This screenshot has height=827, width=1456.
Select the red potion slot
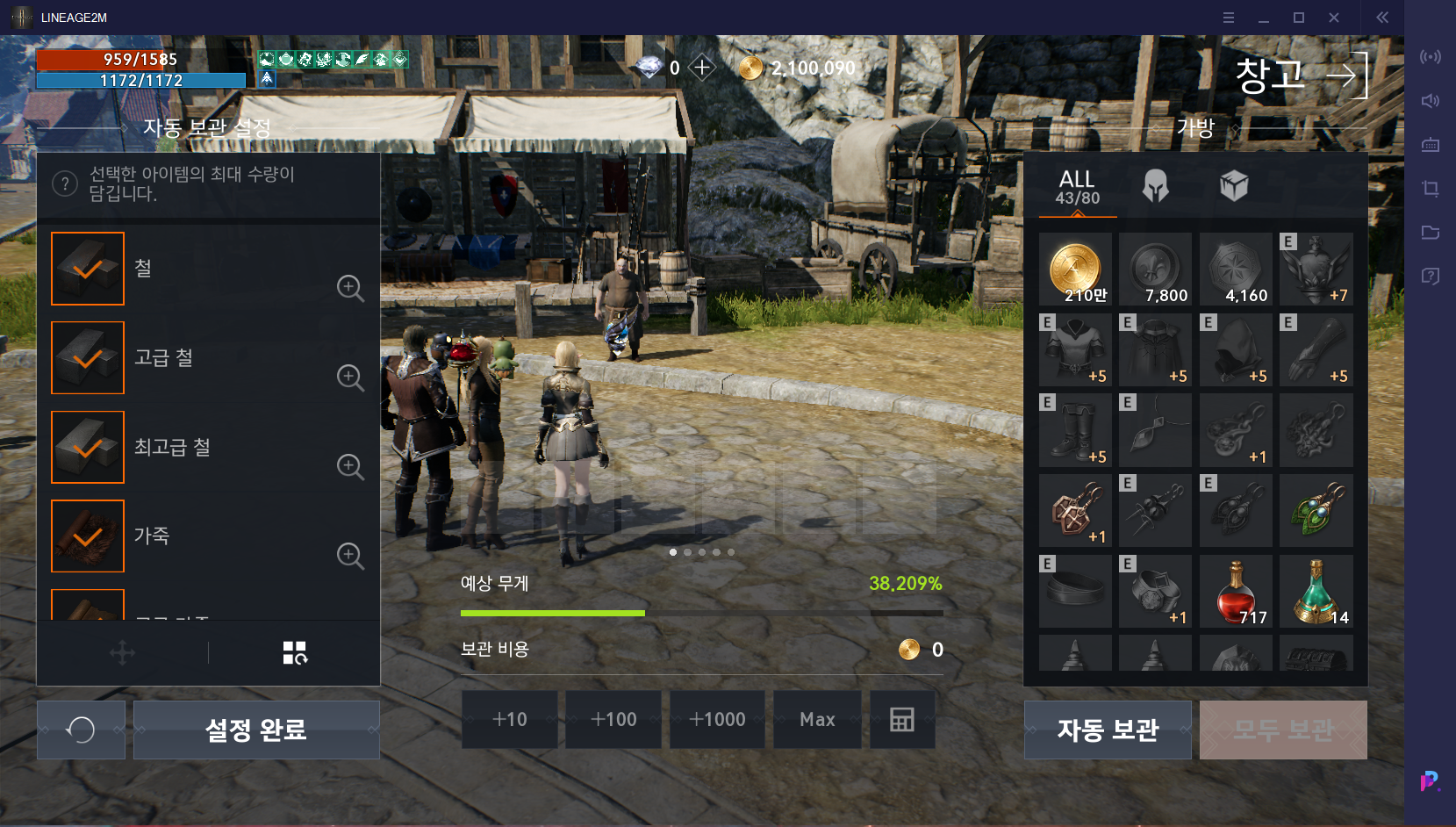click(x=1236, y=591)
